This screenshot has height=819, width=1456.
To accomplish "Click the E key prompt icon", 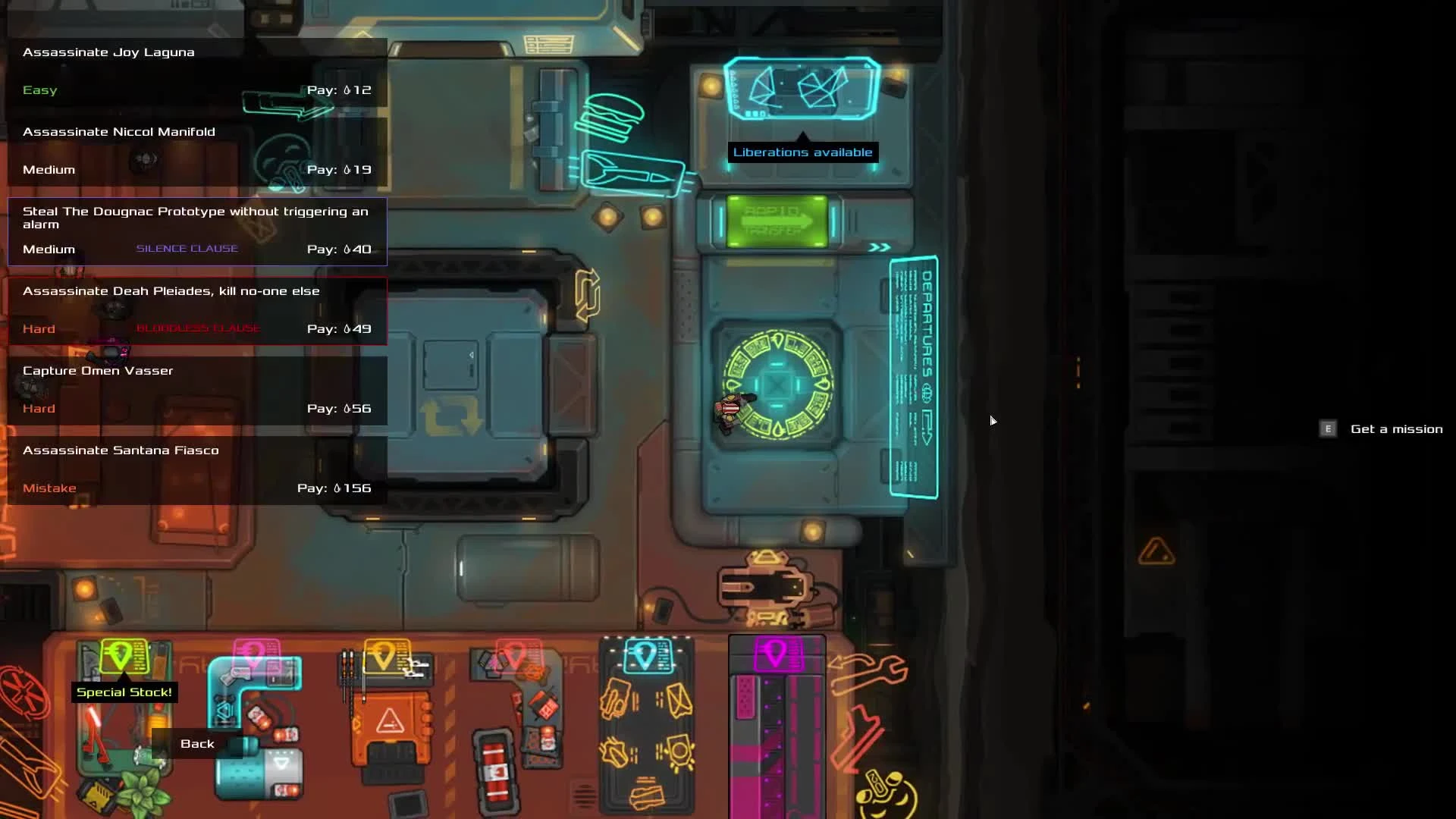I will (1328, 429).
